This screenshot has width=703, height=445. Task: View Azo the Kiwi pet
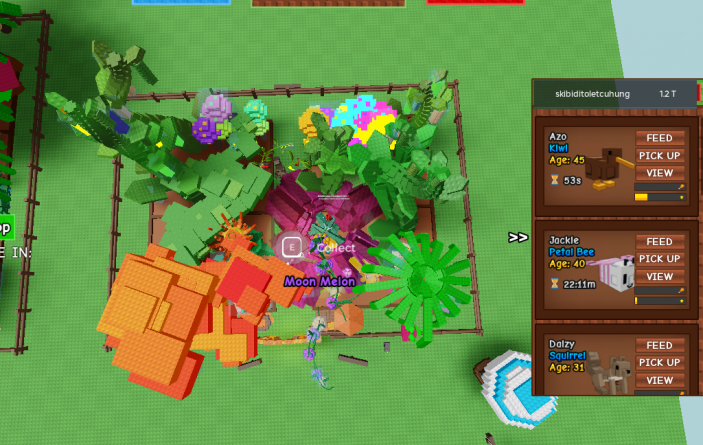pyautogui.click(x=659, y=173)
